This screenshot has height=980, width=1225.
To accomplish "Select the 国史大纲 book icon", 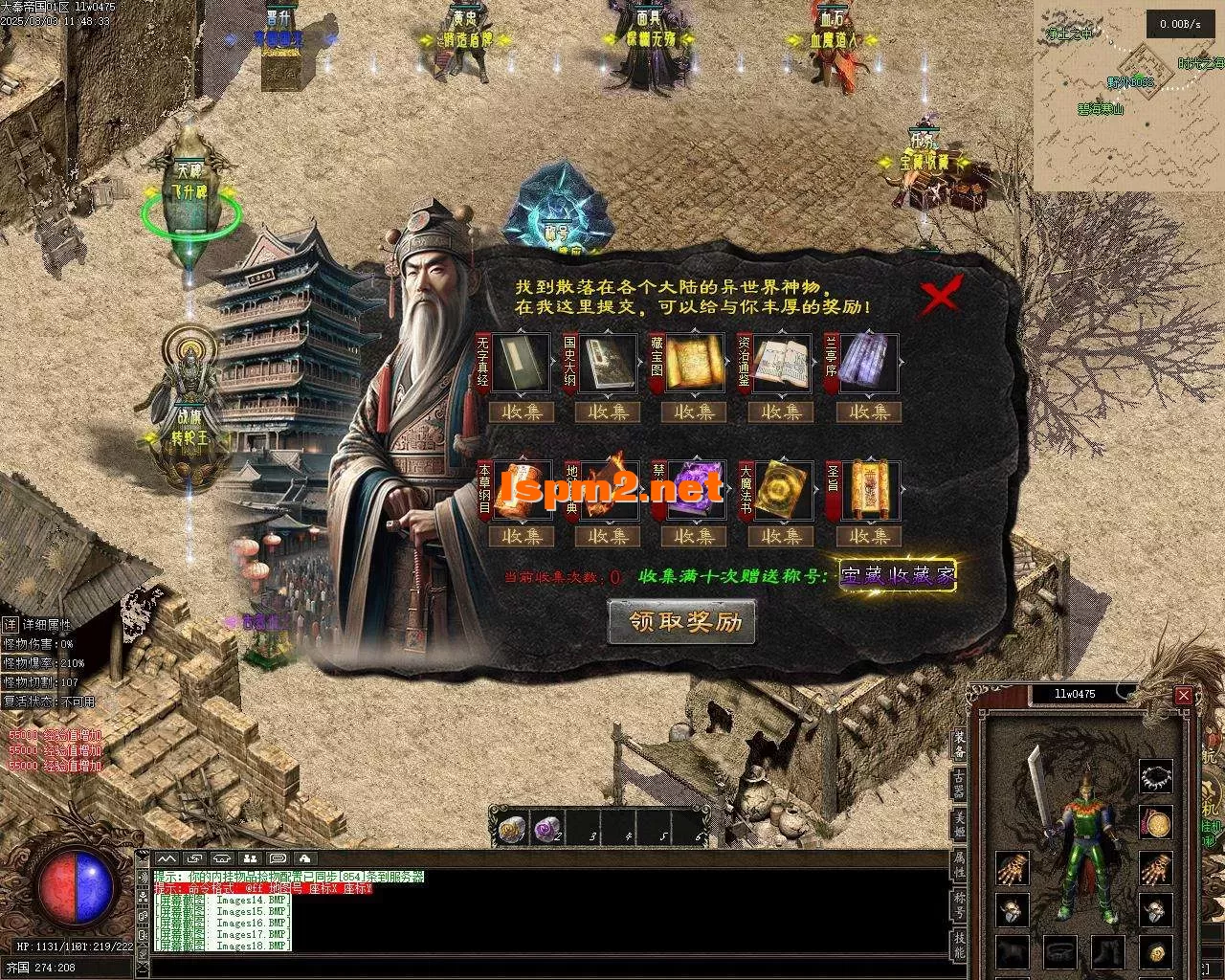I will click(x=608, y=363).
